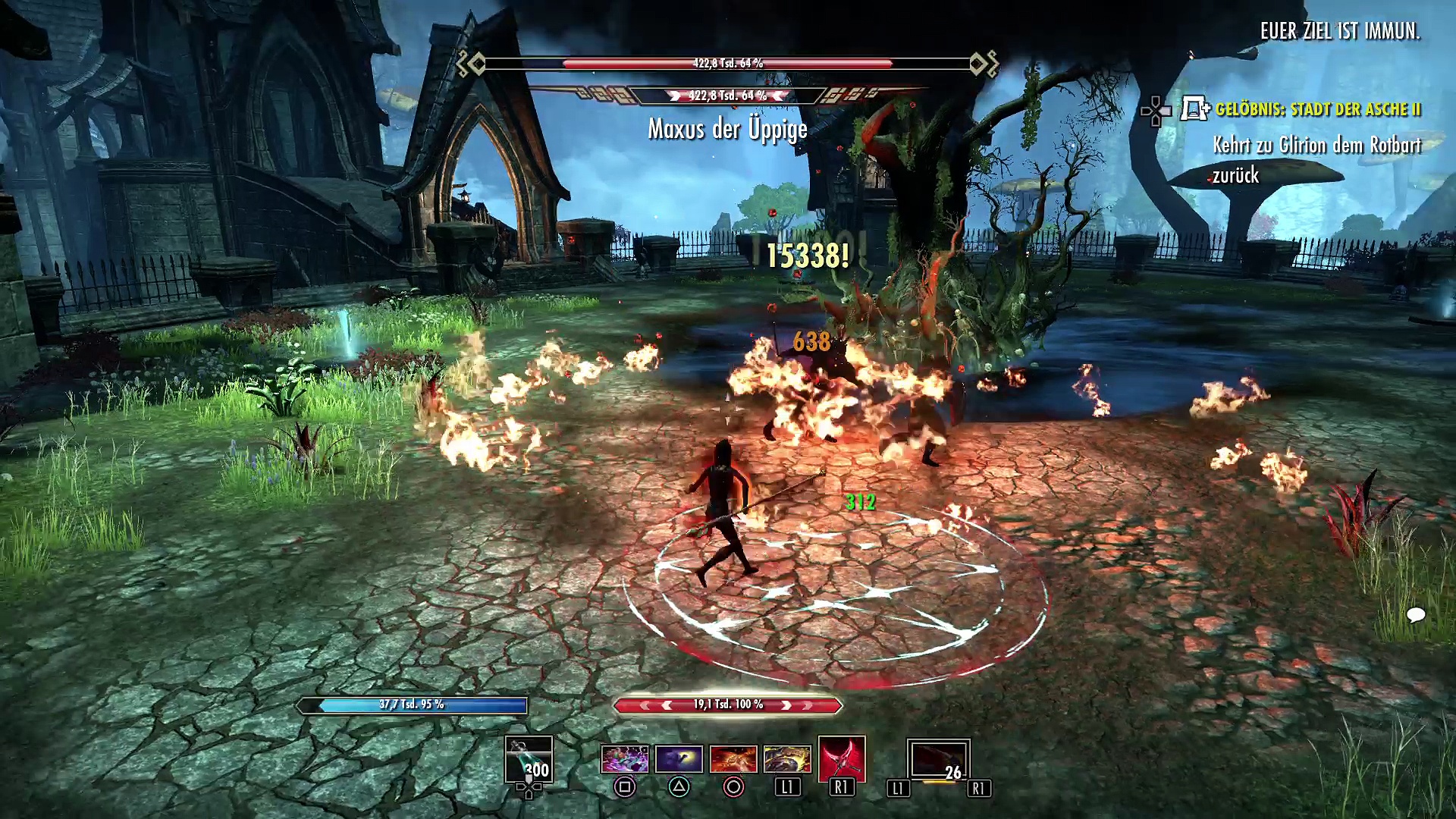Trigger the orange fire skill icon
The width and height of the screenshot is (1456, 819).
(733, 758)
